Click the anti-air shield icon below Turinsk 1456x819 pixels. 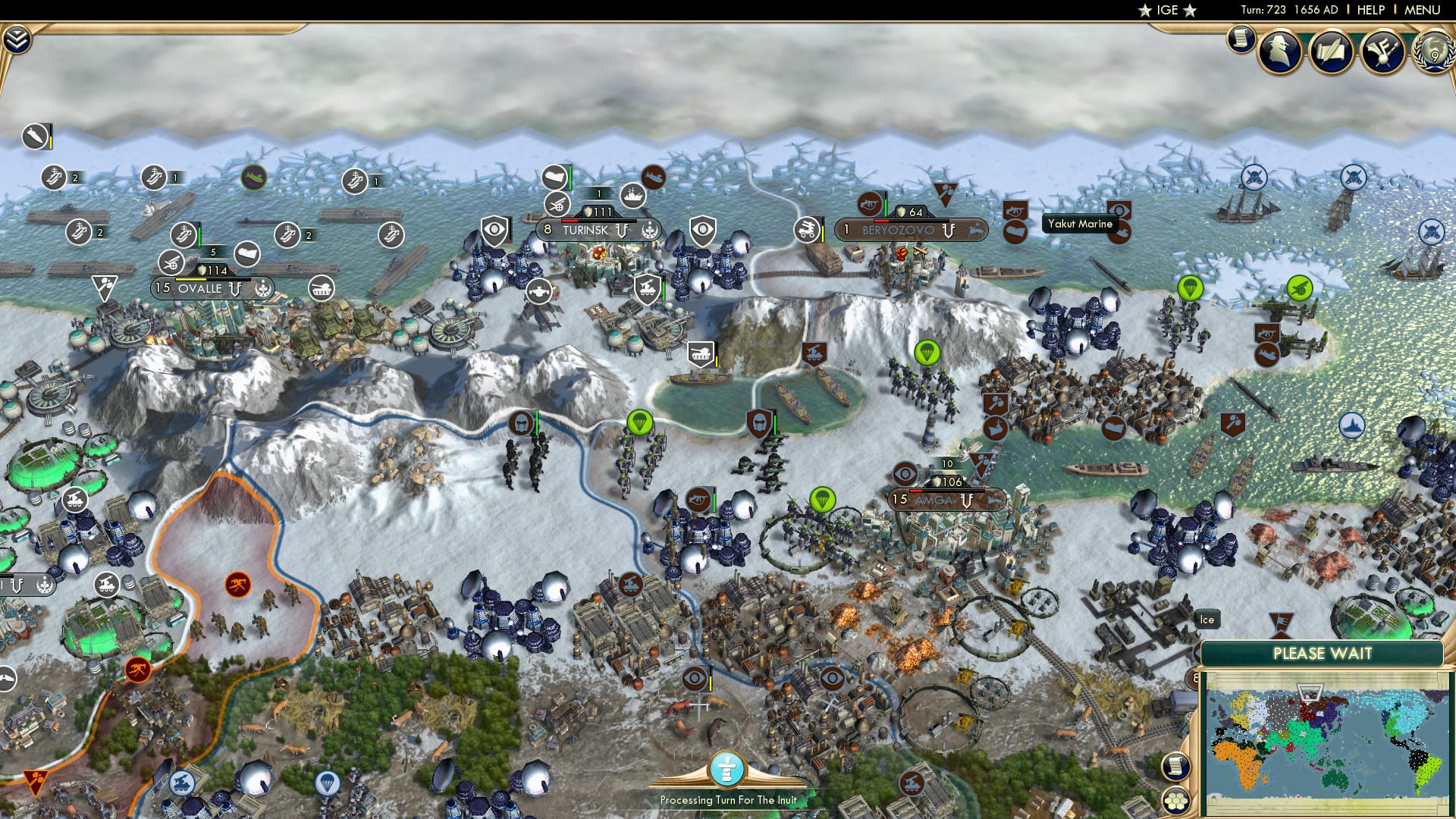point(647,290)
